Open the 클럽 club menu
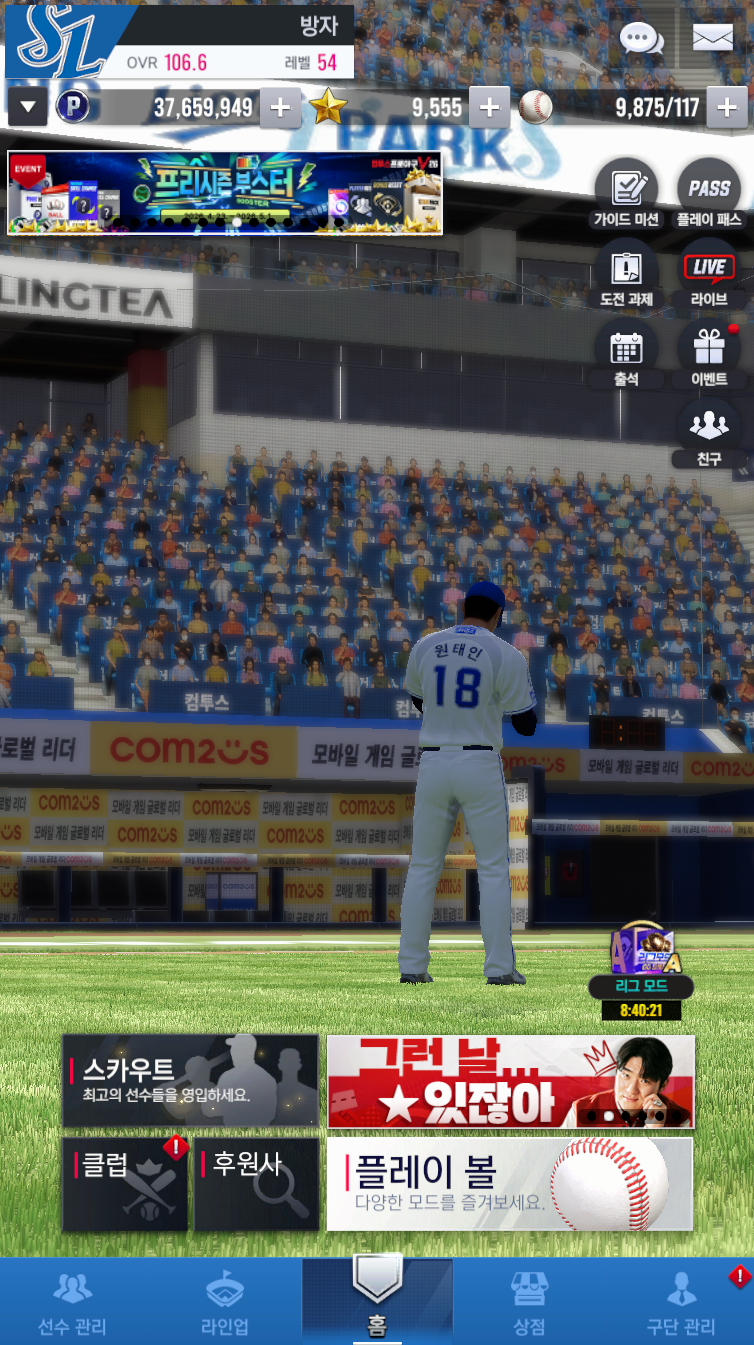 [125, 1184]
